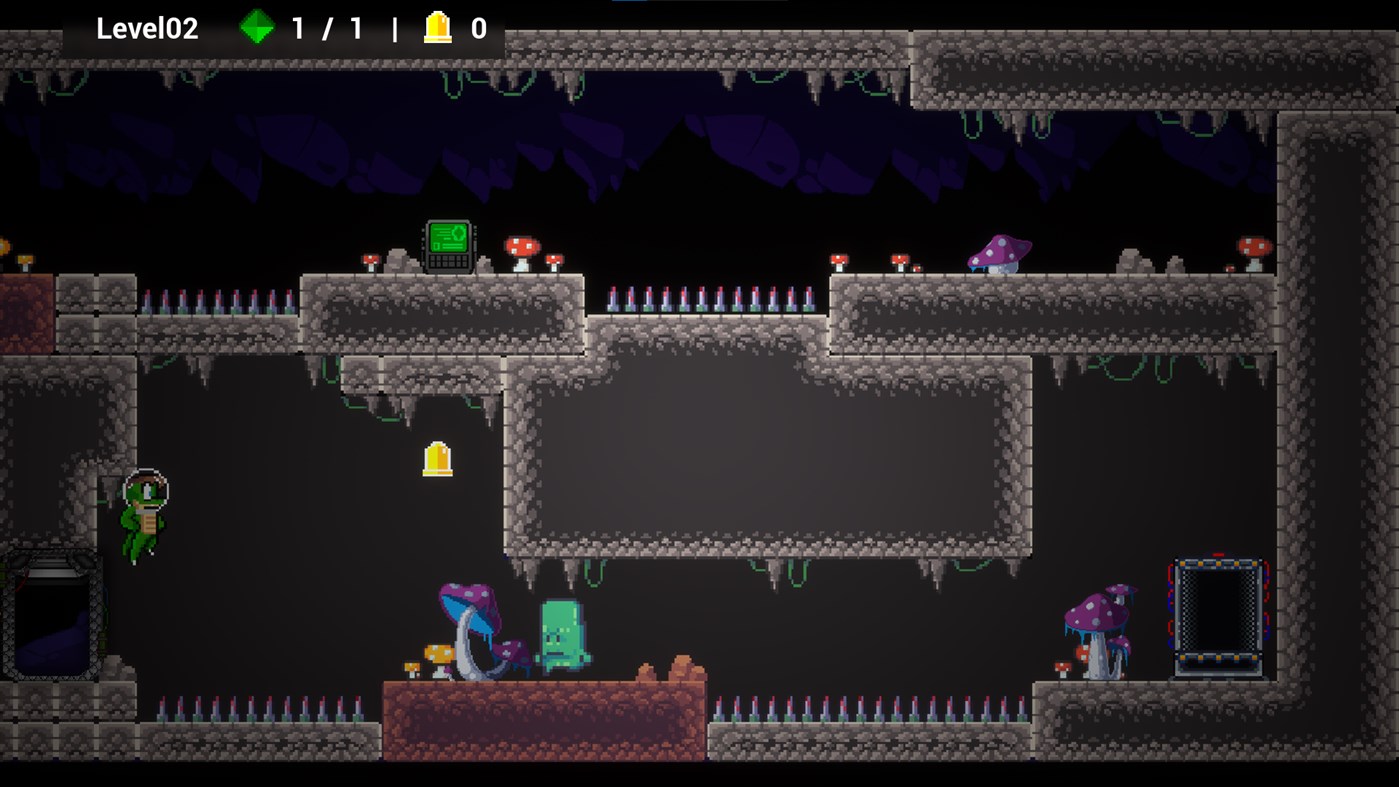Screen dimensions: 1399x787
Task: Click the bell counter showing 0
Action: coord(478,28)
